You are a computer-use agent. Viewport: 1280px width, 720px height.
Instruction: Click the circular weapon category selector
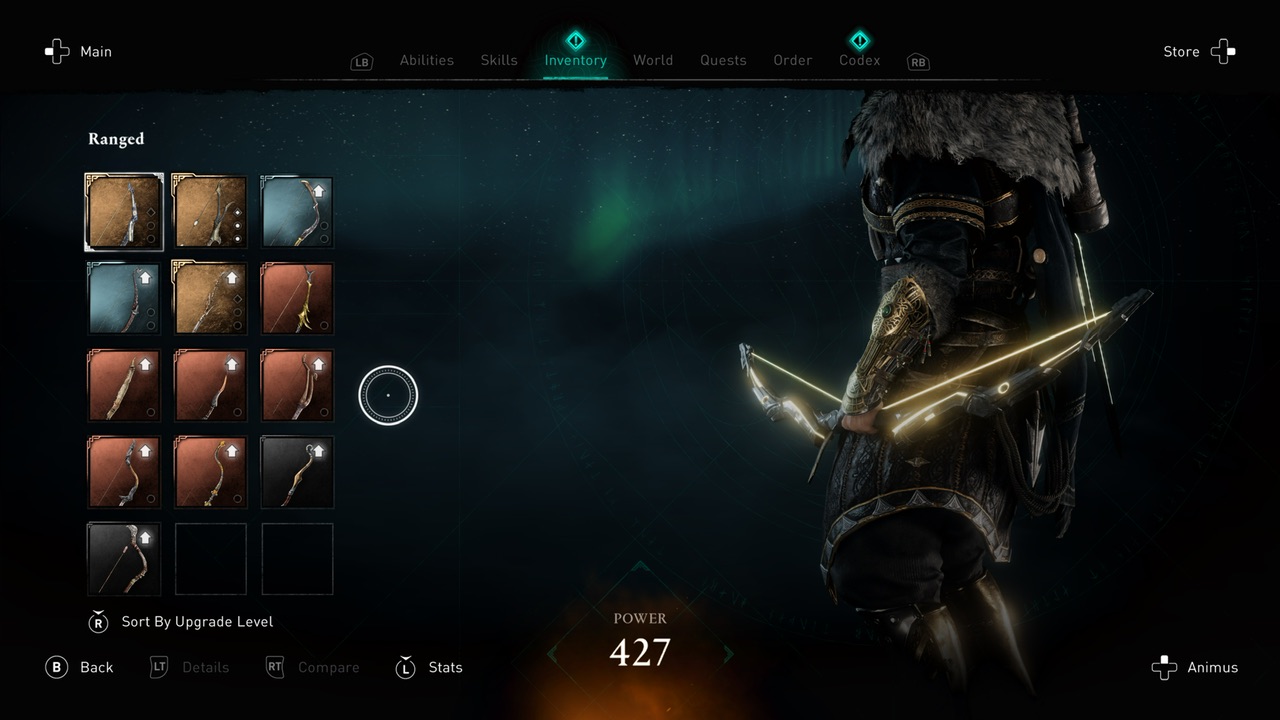tap(388, 394)
